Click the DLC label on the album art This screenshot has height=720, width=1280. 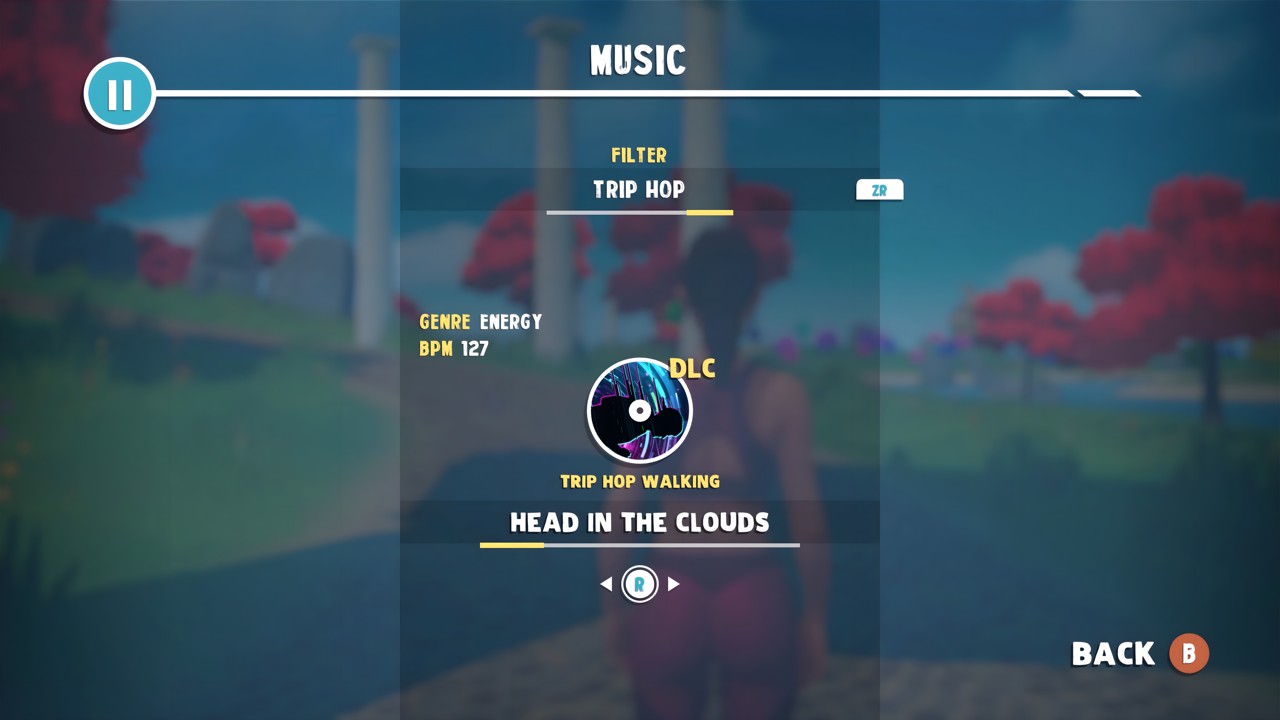click(x=691, y=369)
